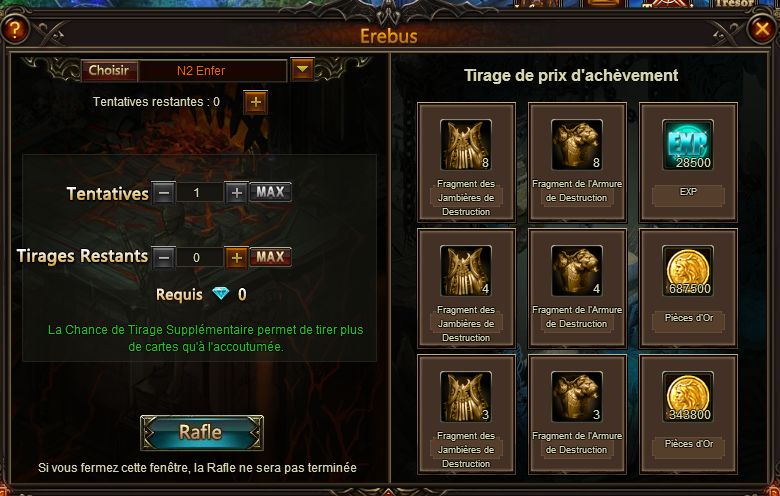
Task: Expand the N2 Enfer difficulty dropdown arrow
Action: [302, 70]
